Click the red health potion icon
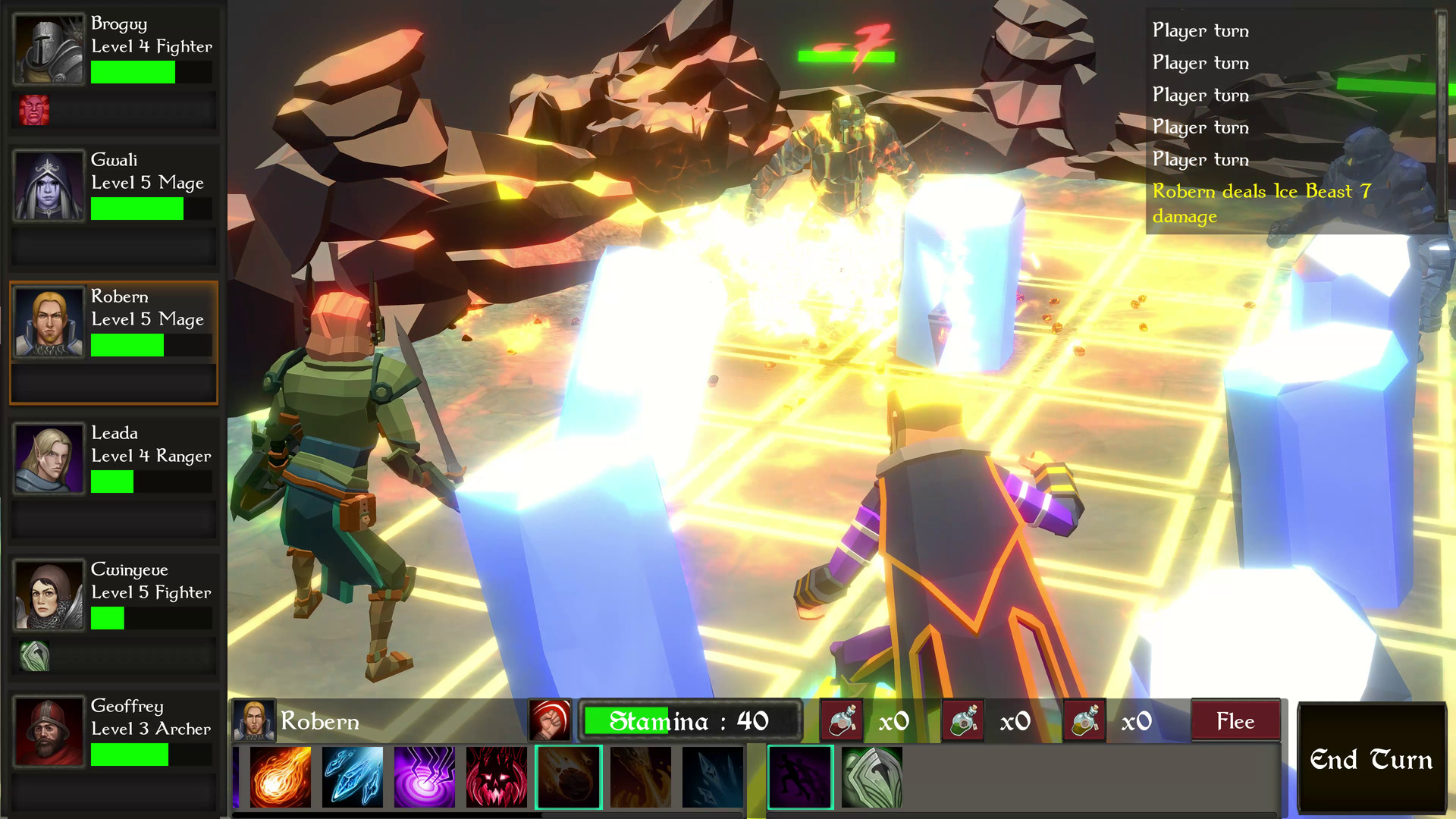 (840, 720)
